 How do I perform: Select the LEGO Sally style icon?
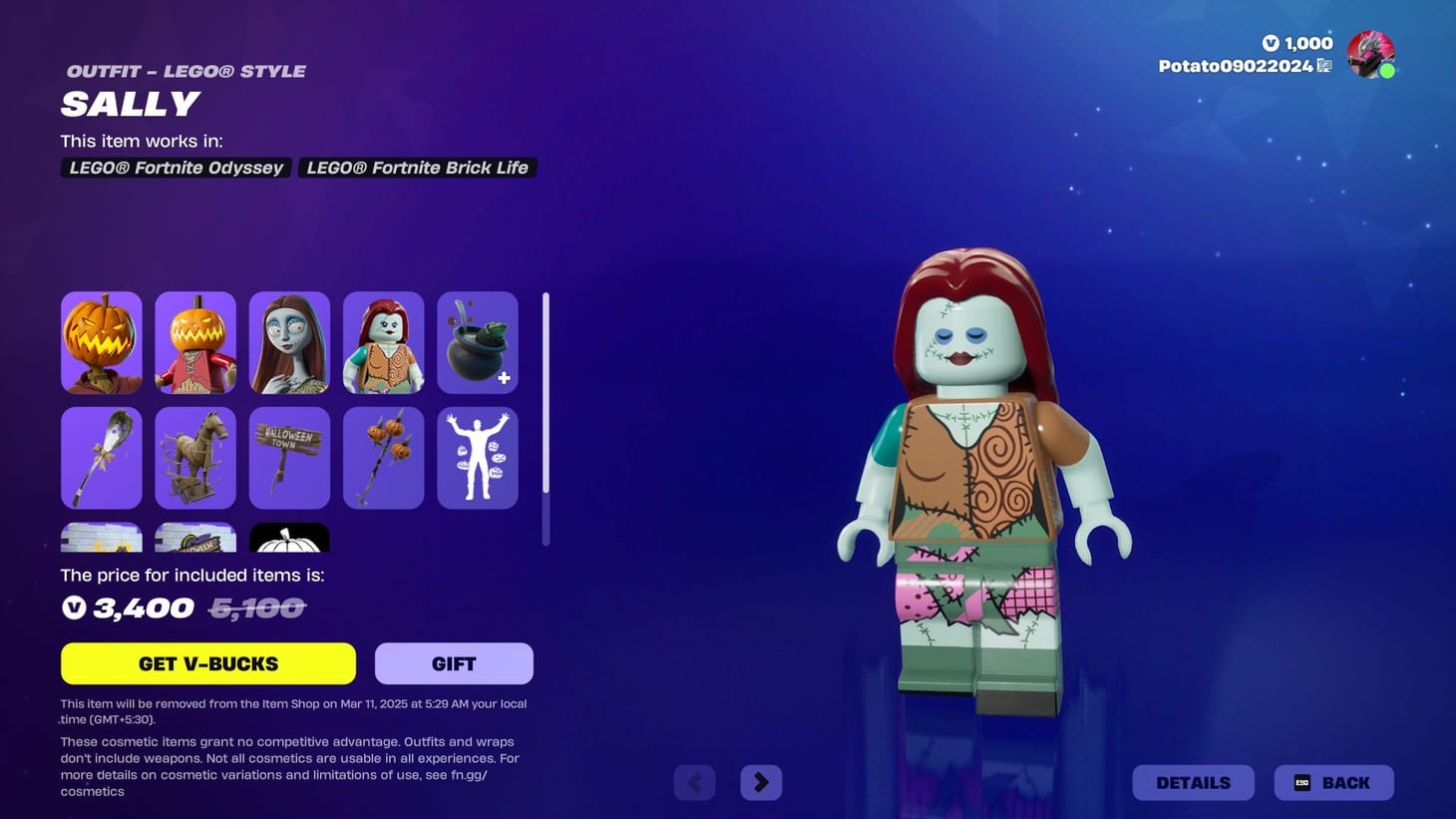pos(383,342)
